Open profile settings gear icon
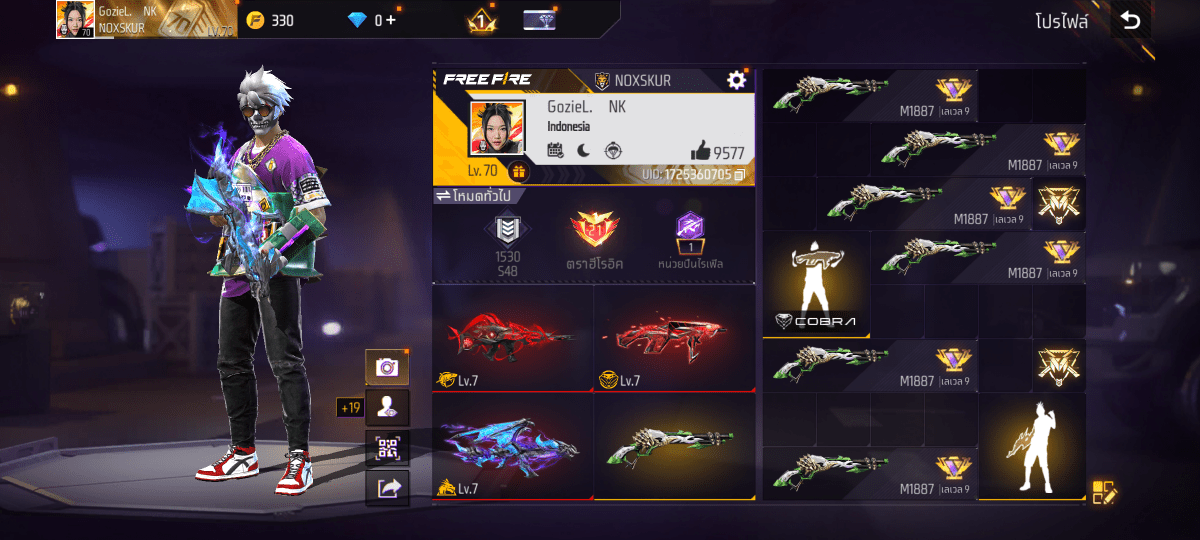Image resolution: width=1200 pixels, height=540 pixels. 737,80
